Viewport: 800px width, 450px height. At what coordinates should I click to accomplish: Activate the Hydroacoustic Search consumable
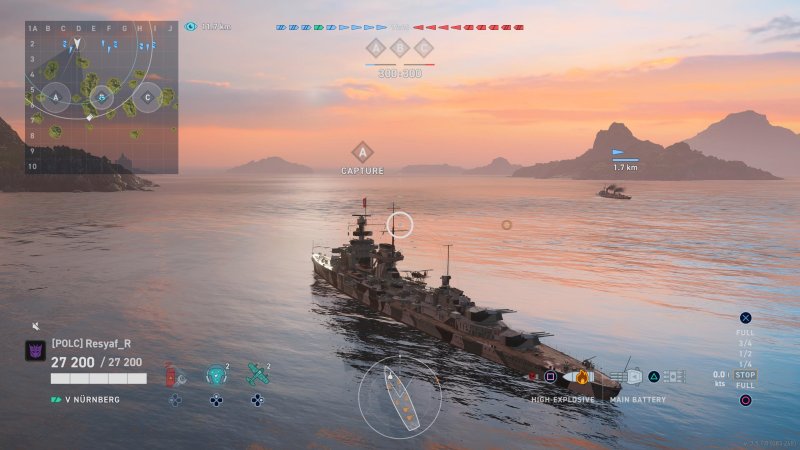(215, 376)
